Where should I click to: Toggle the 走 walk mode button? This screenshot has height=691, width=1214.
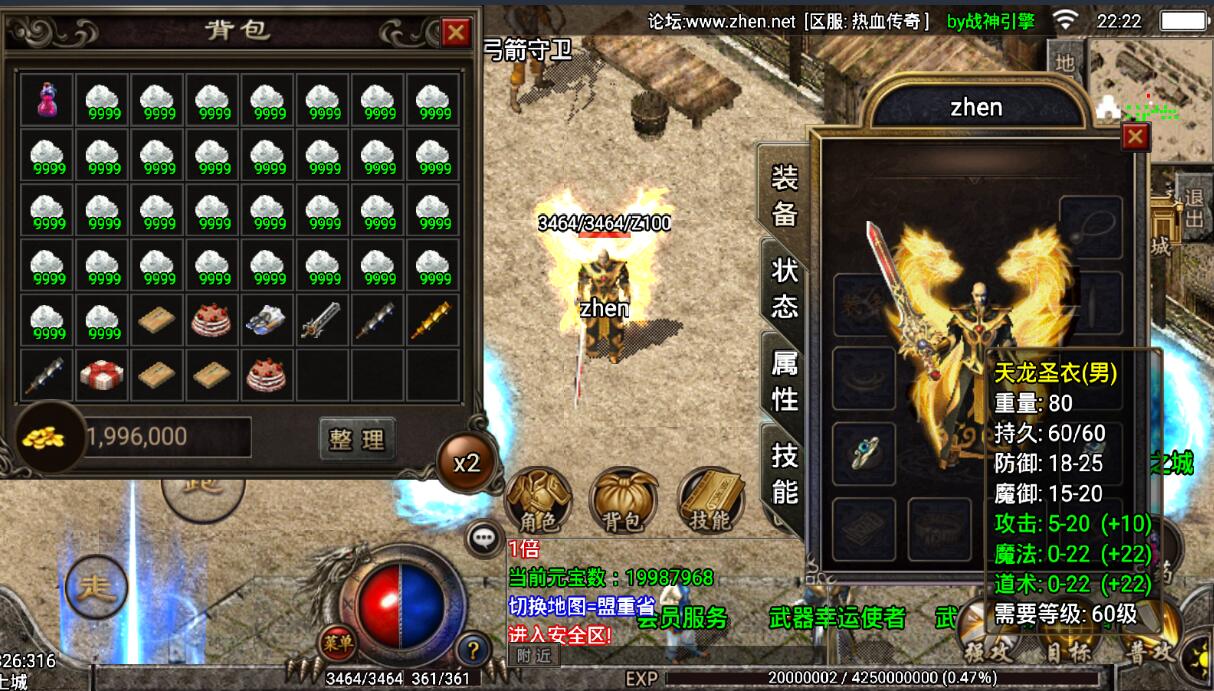[x=96, y=587]
